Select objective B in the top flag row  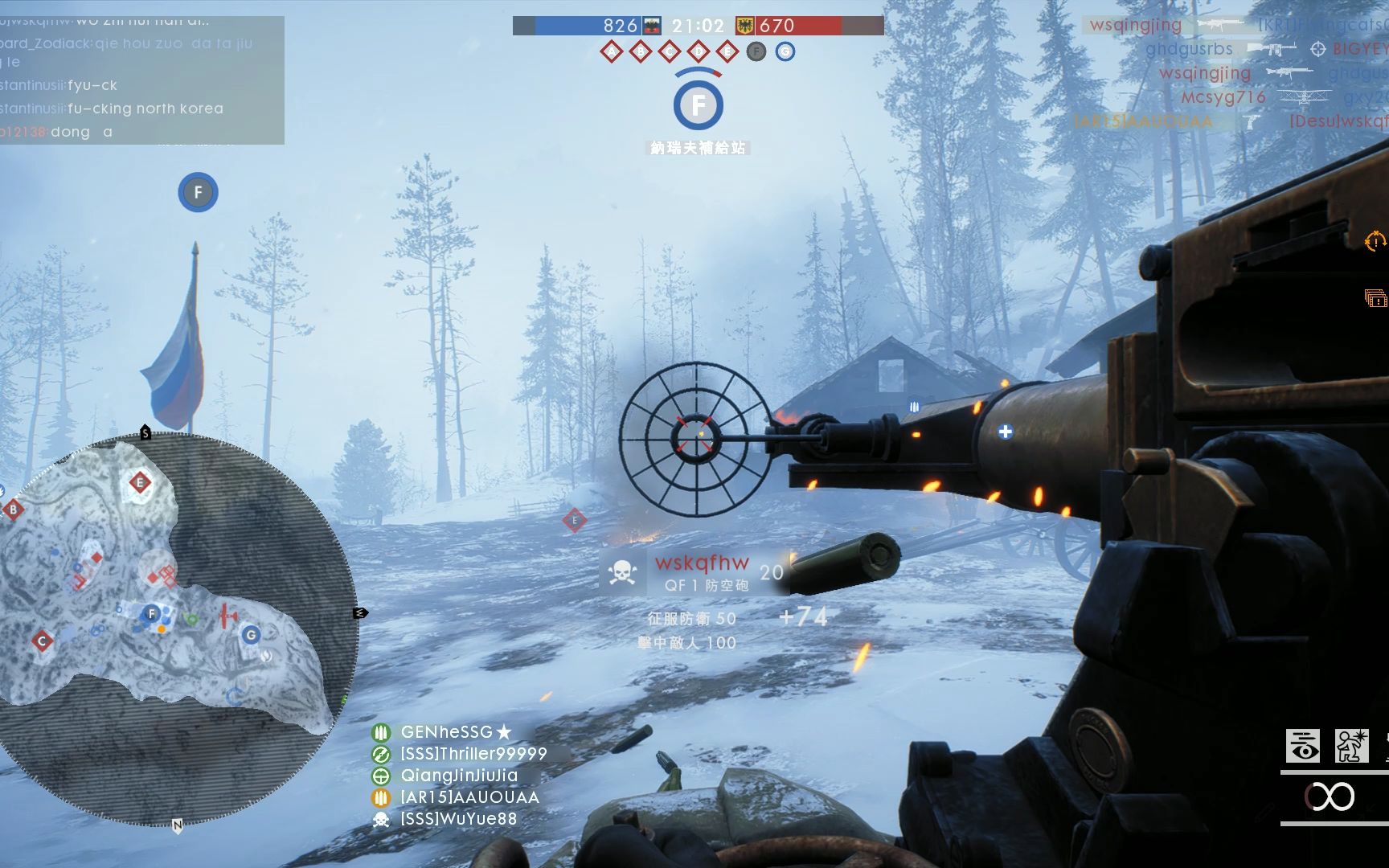(x=641, y=52)
